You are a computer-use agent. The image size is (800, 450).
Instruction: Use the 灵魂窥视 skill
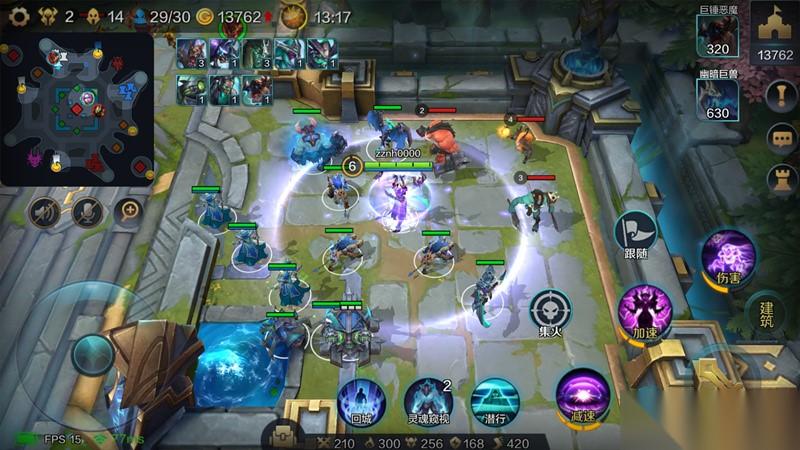(428, 398)
